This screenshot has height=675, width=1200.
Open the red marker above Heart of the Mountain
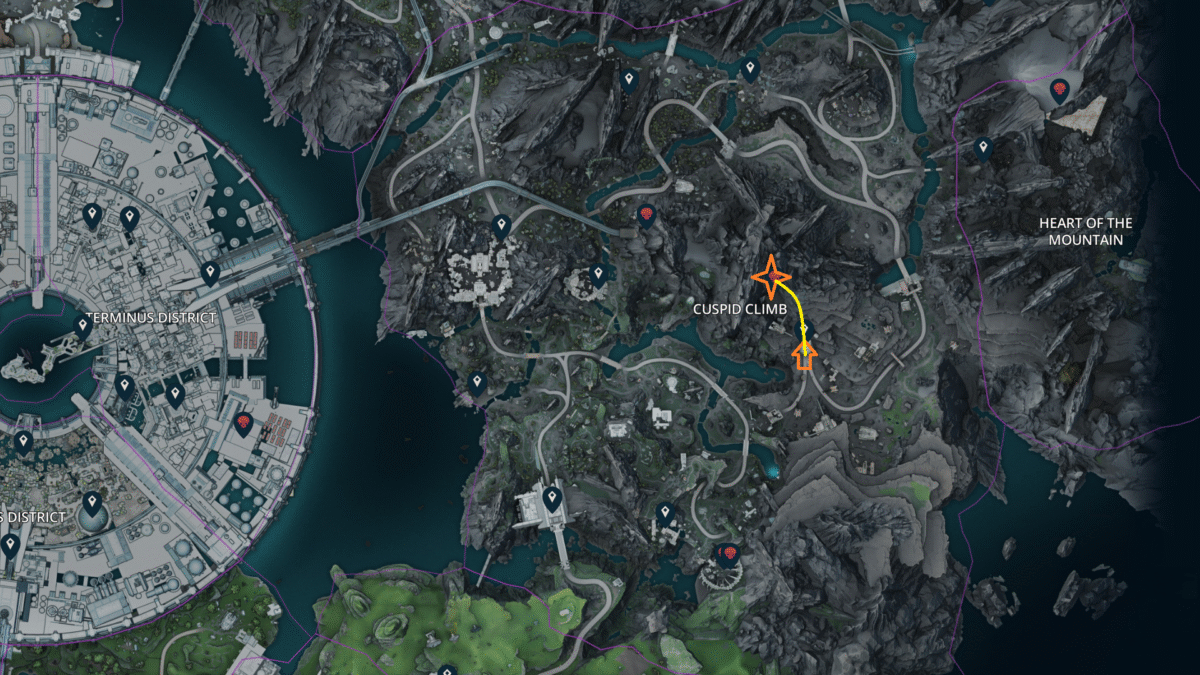pyautogui.click(x=1058, y=93)
